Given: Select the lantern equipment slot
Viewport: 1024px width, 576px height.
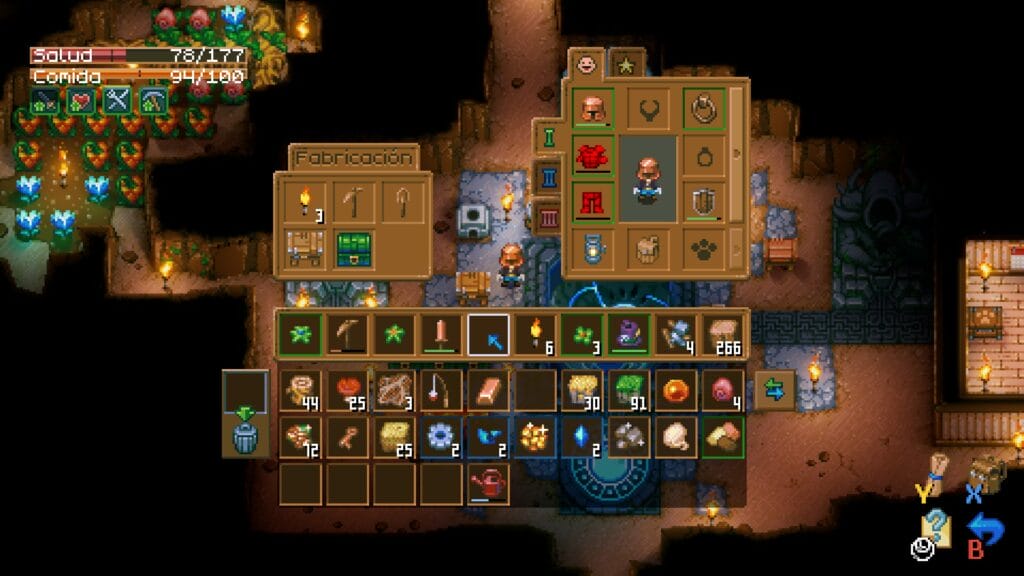Looking at the screenshot, I should [593, 248].
